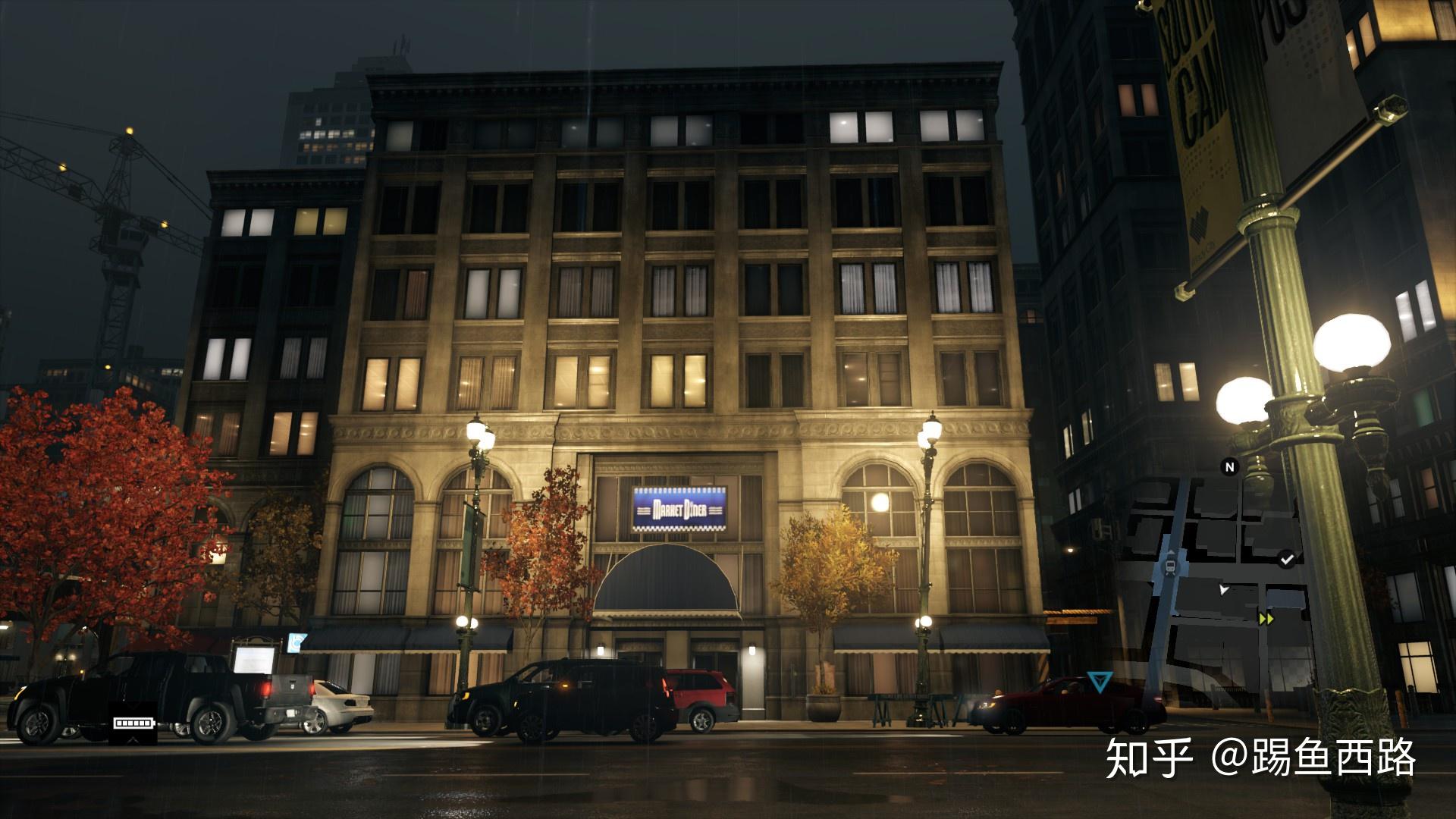Click the yellow double-arrow minimap marker
1456x819 pixels.
1266,618
